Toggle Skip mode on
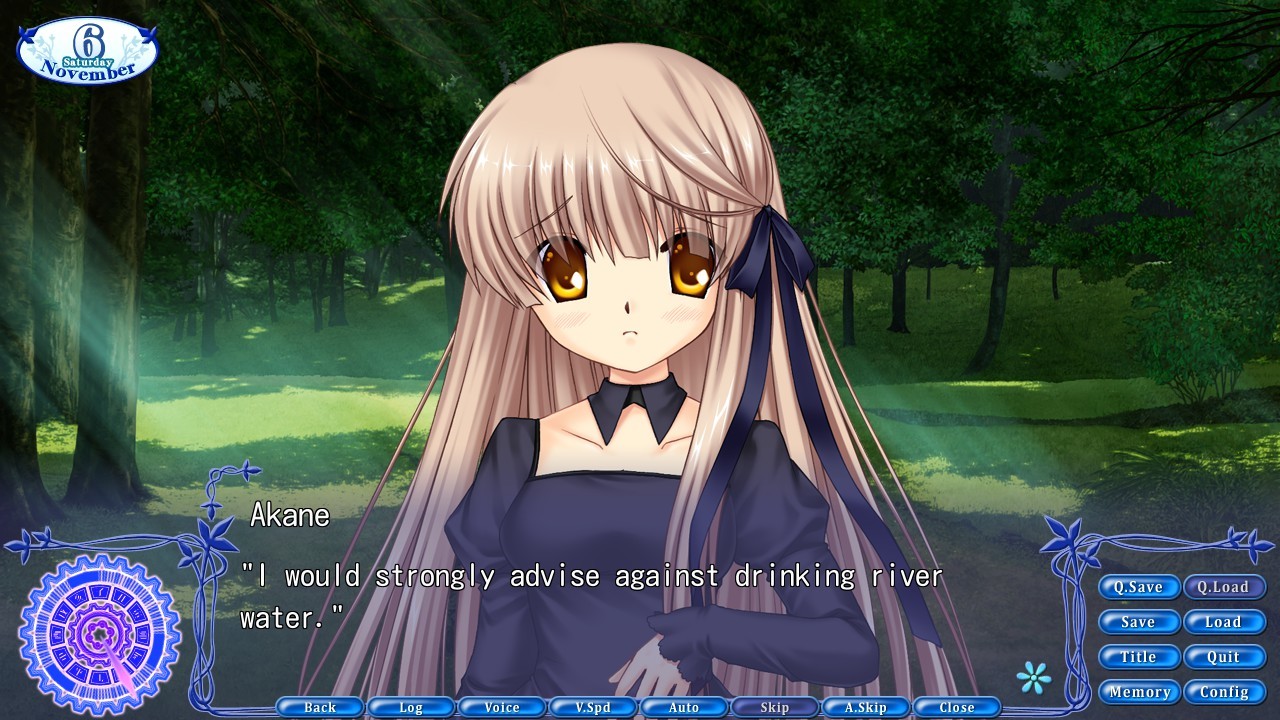The height and width of the screenshot is (720, 1280). tap(775, 707)
